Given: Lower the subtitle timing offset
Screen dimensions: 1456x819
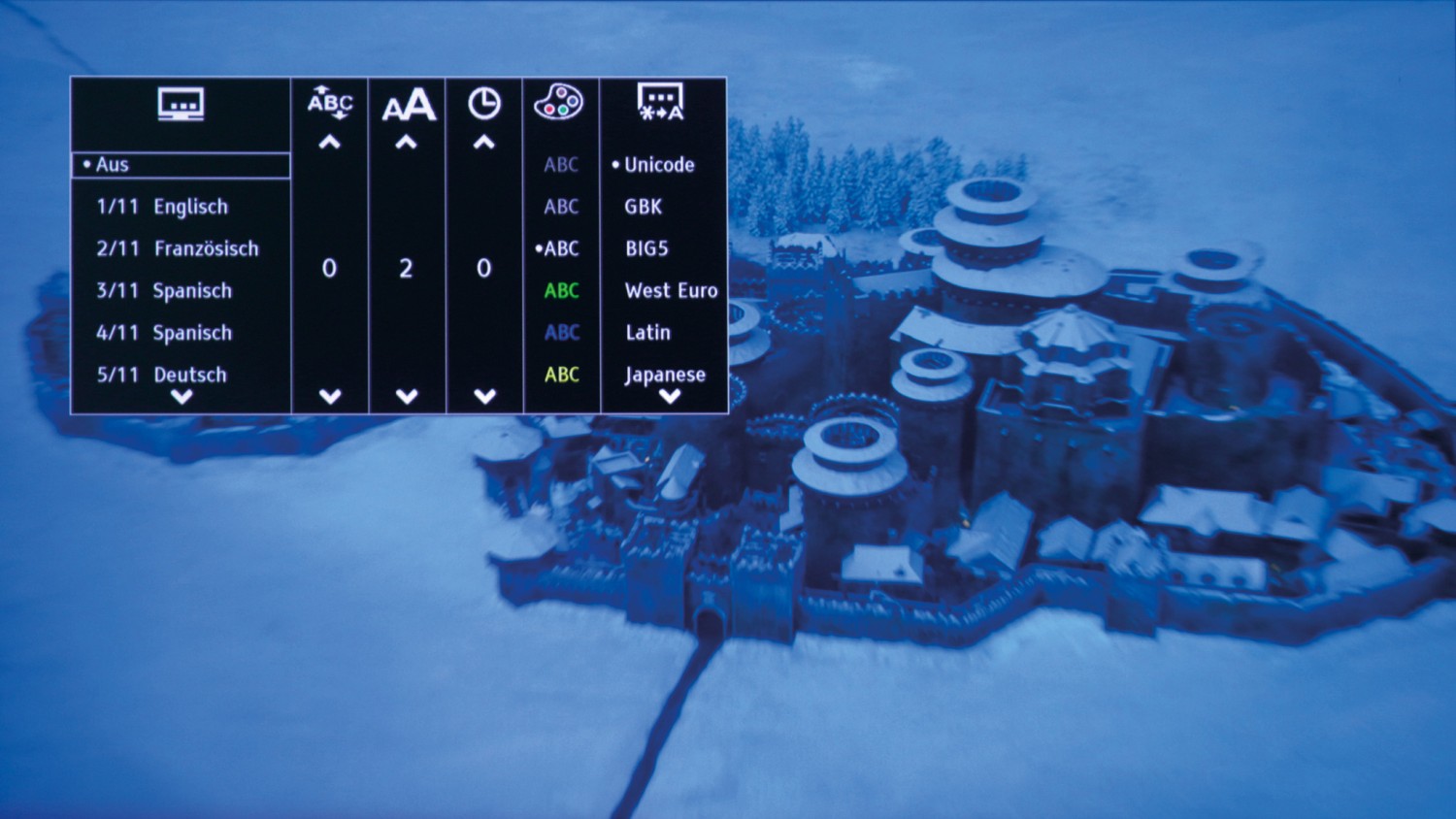Looking at the screenshot, I should pyautogui.click(x=484, y=396).
